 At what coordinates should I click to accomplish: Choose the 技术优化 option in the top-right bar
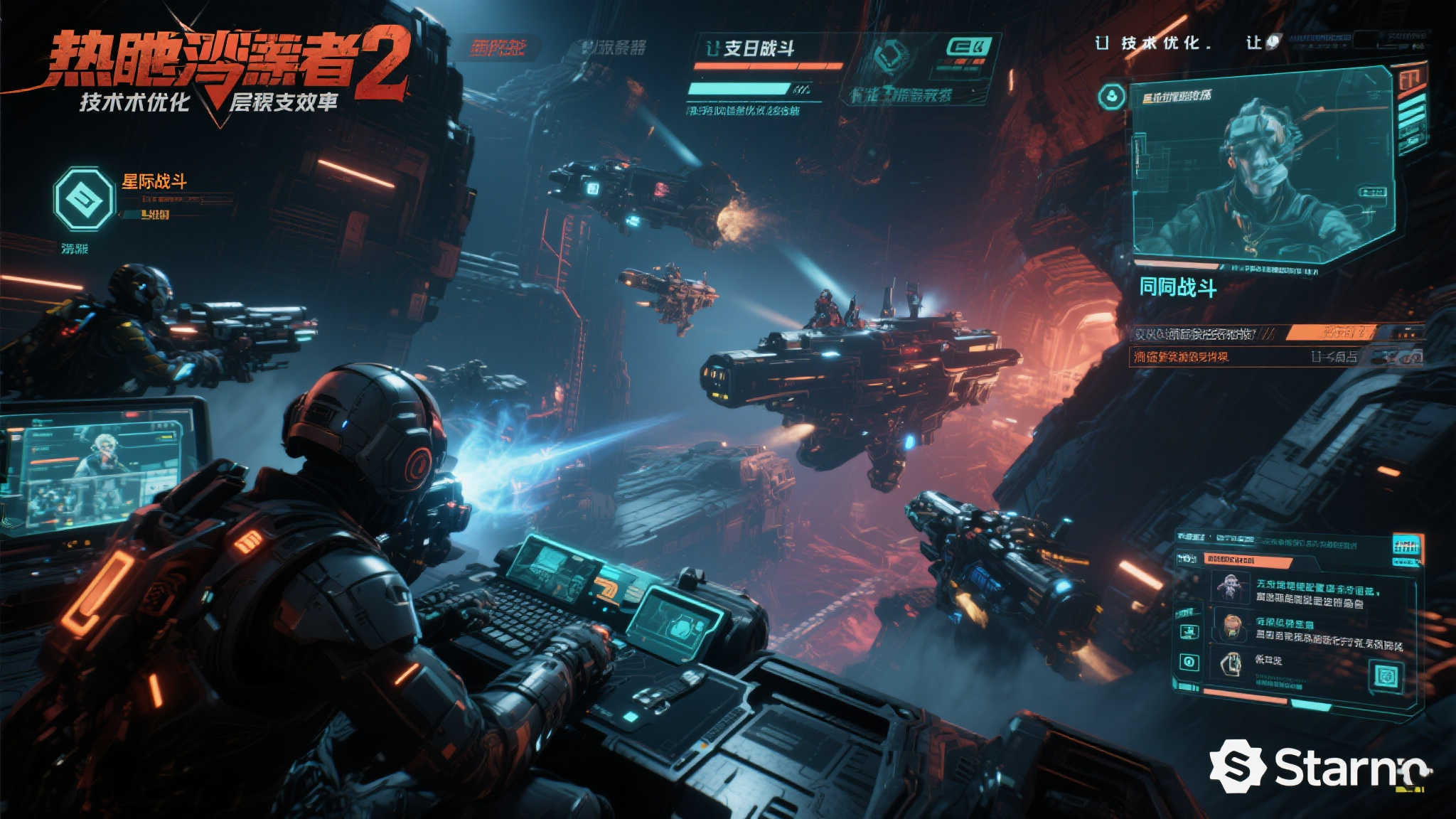tap(1165, 43)
